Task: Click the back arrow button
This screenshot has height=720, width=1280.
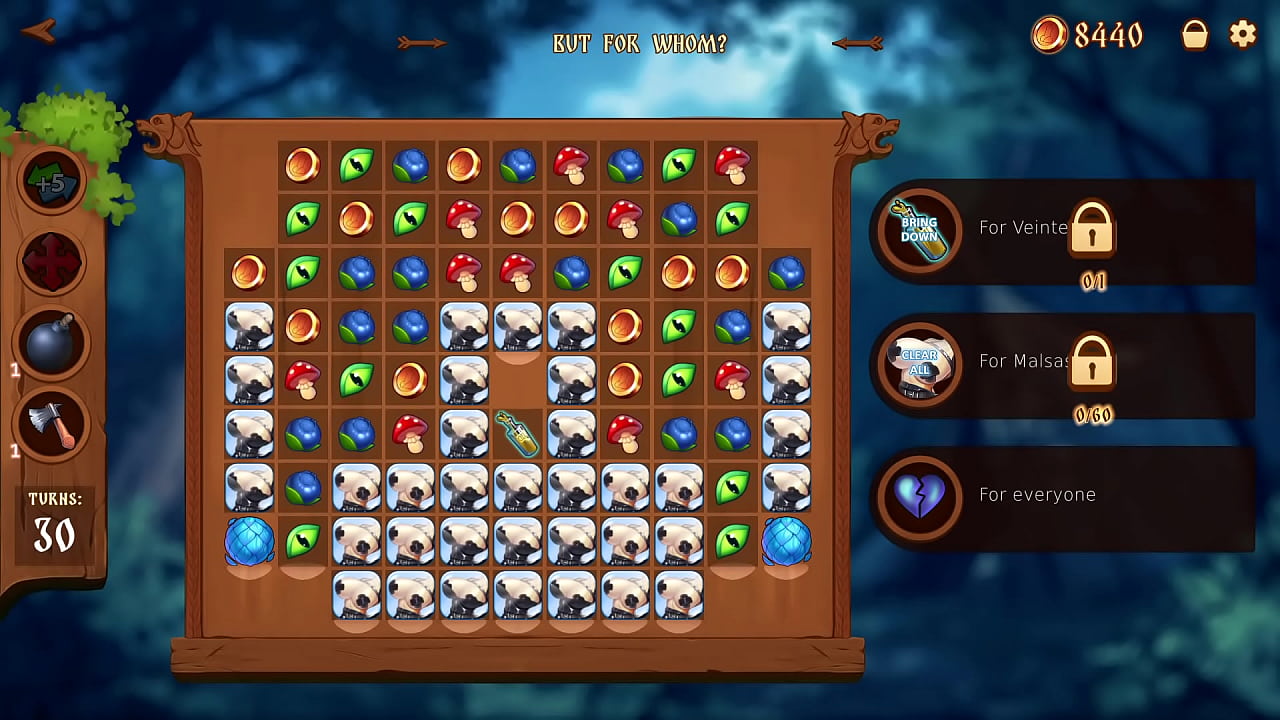Action: tap(38, 31)
